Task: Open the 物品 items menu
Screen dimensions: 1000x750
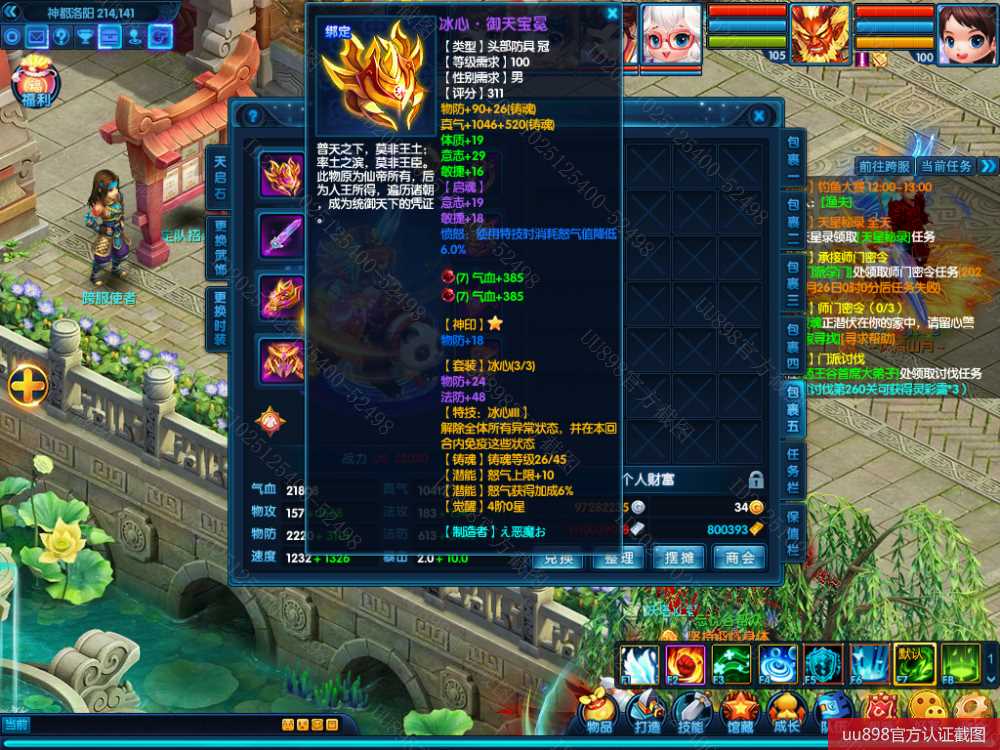Action: coord(600,710)
